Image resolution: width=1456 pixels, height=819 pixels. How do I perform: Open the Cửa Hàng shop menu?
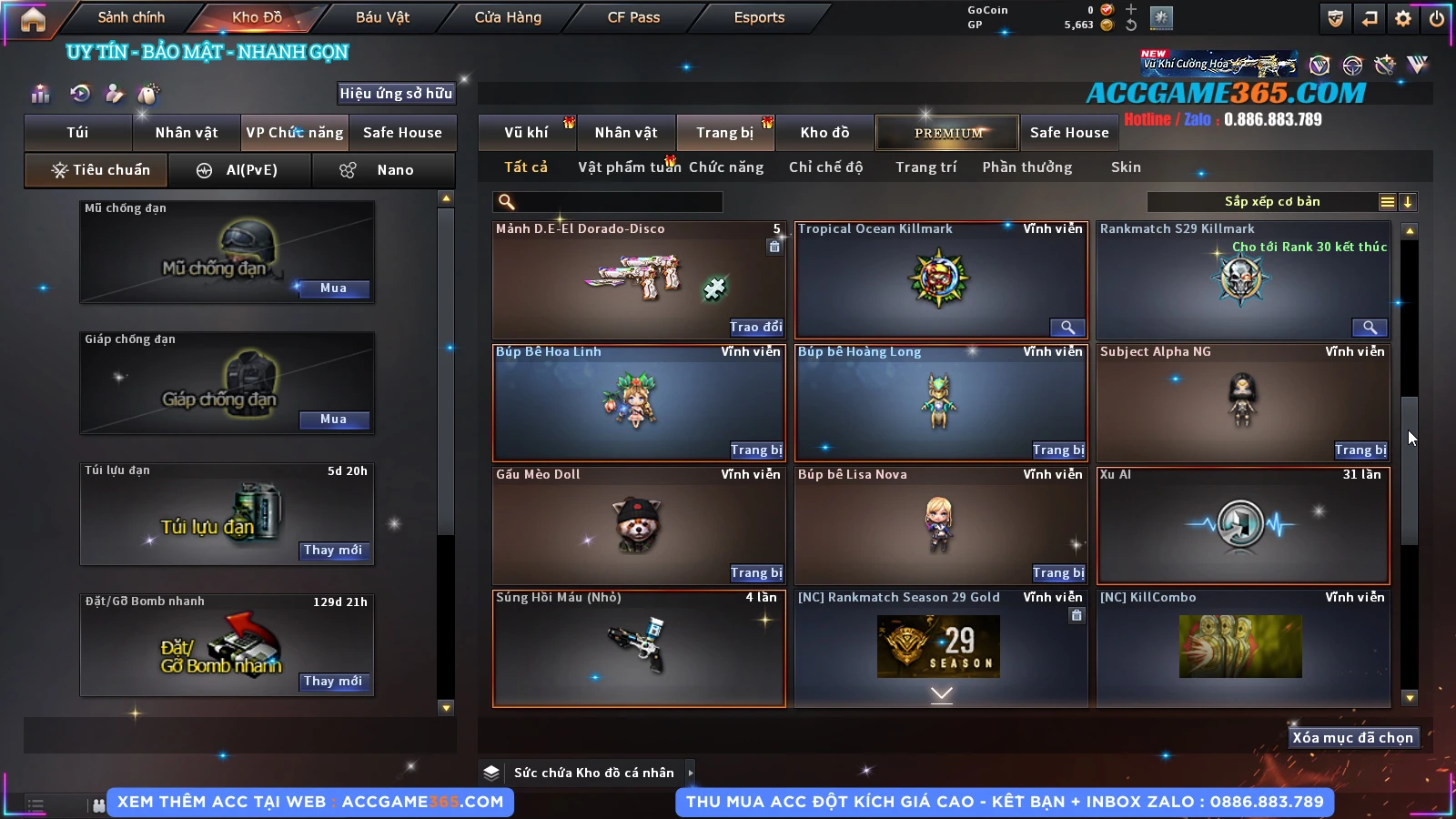click(x=508, y=17)
